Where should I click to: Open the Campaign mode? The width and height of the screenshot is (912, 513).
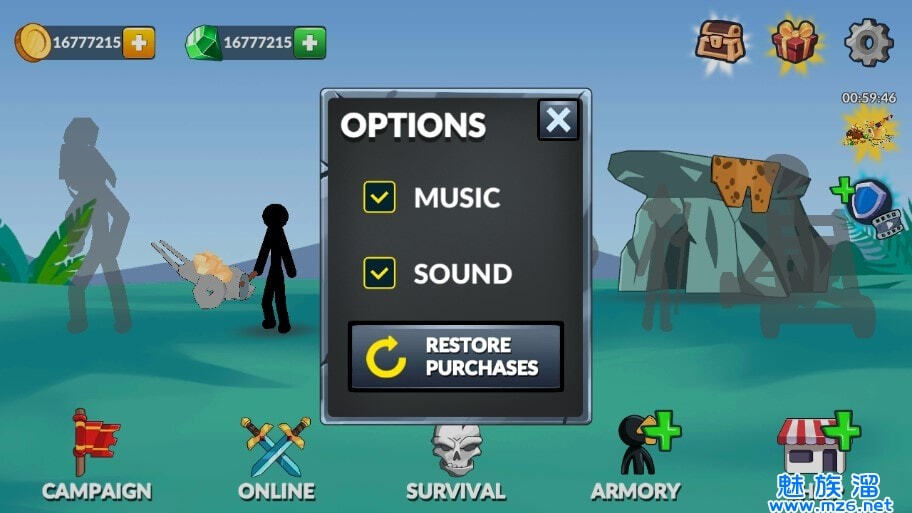click(96, 456)
